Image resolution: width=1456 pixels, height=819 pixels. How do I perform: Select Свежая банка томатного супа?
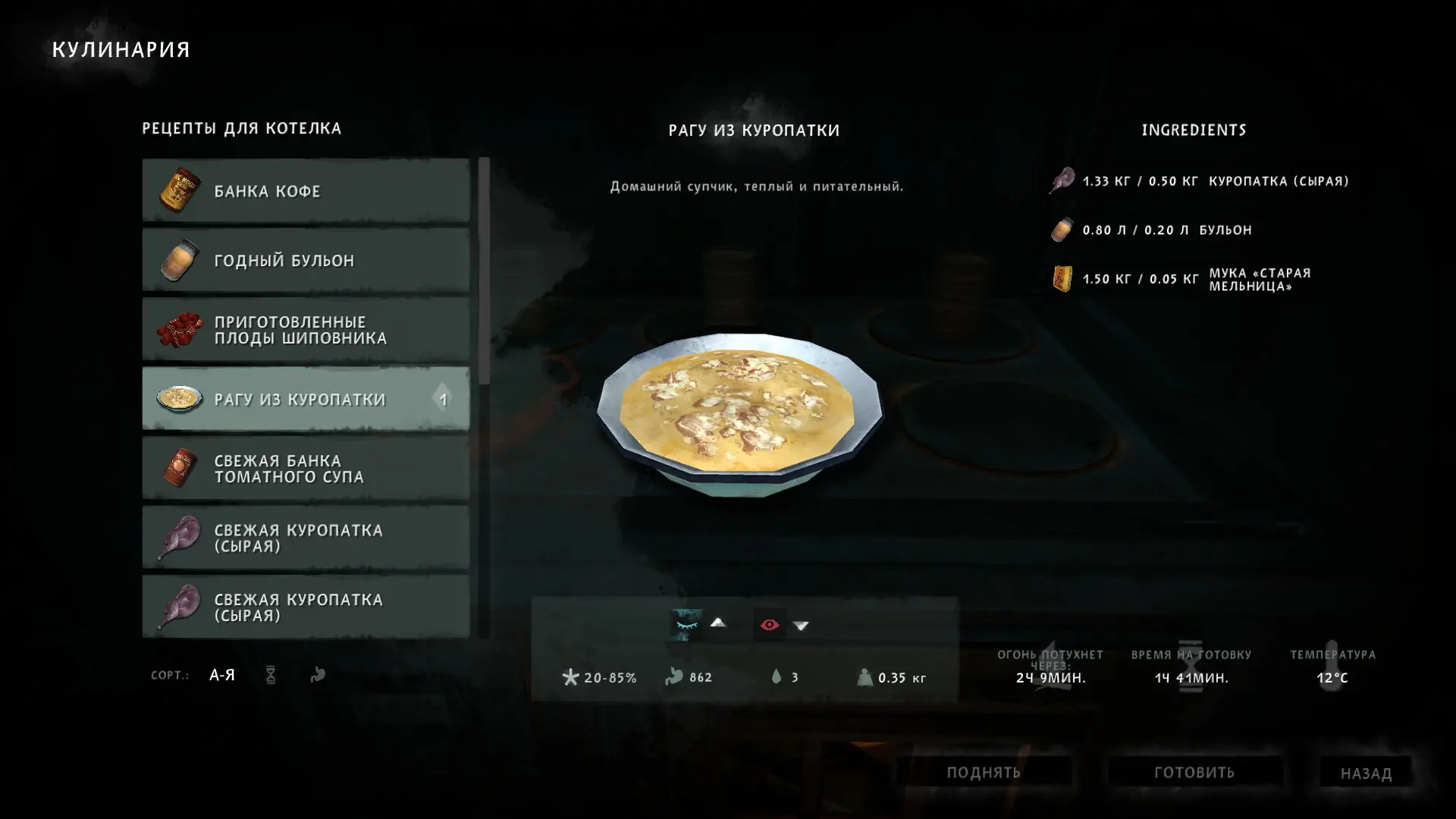(x=306, y=469)
